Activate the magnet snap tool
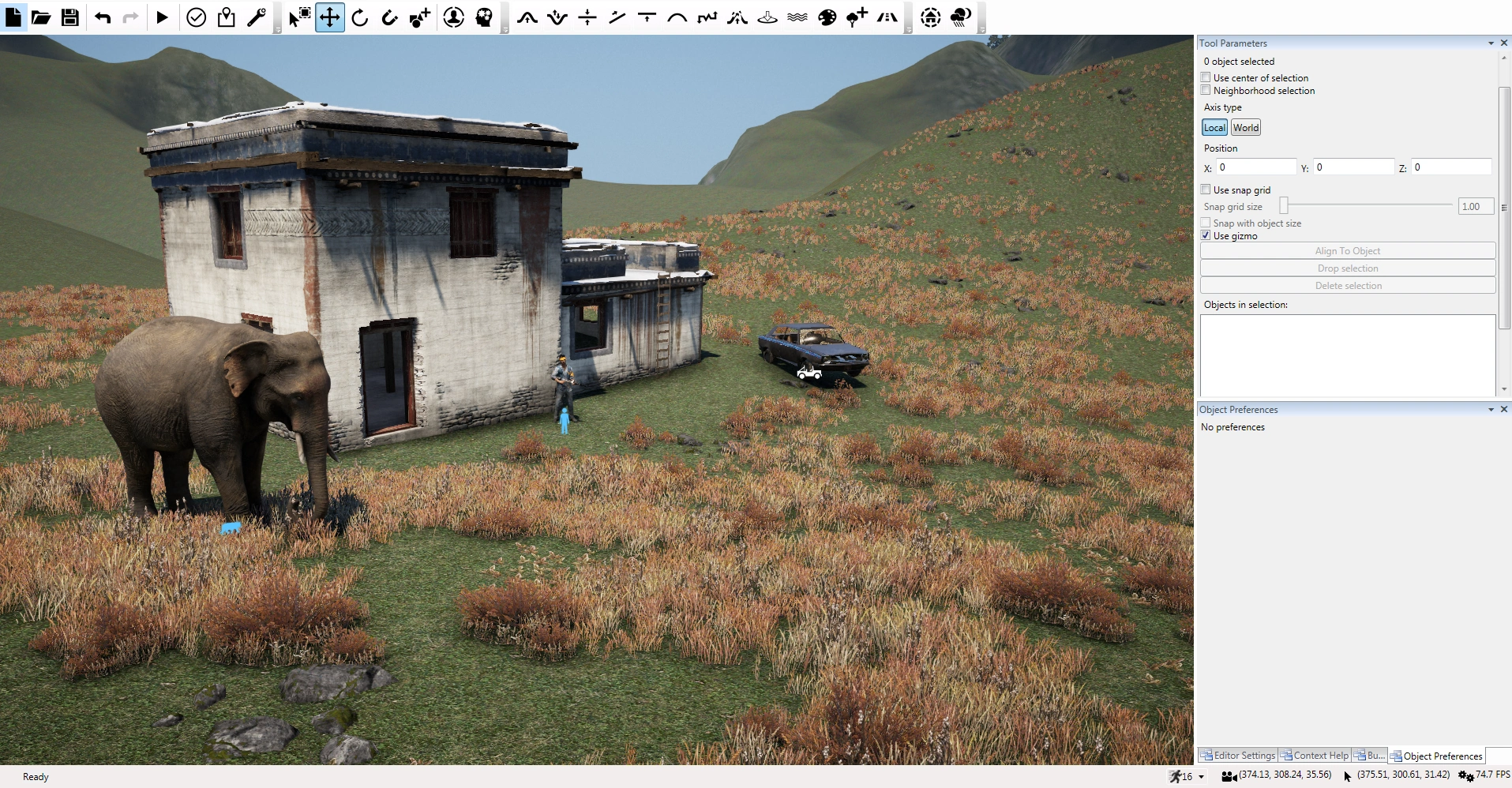Screen dimensions: 1512x788 click(388, 17)
